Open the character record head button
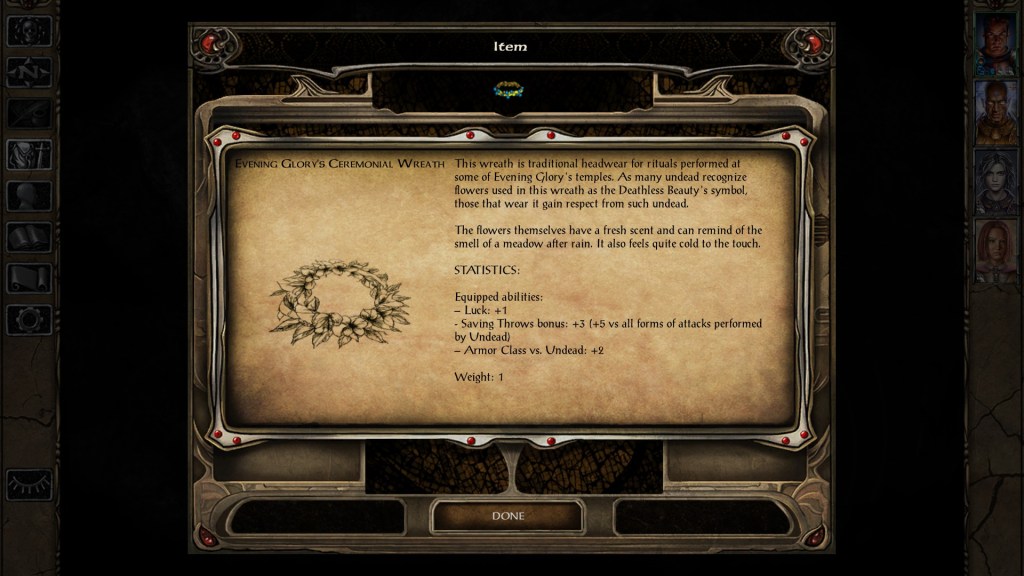This screenshot has height=576, width=1024. (29, 196)
